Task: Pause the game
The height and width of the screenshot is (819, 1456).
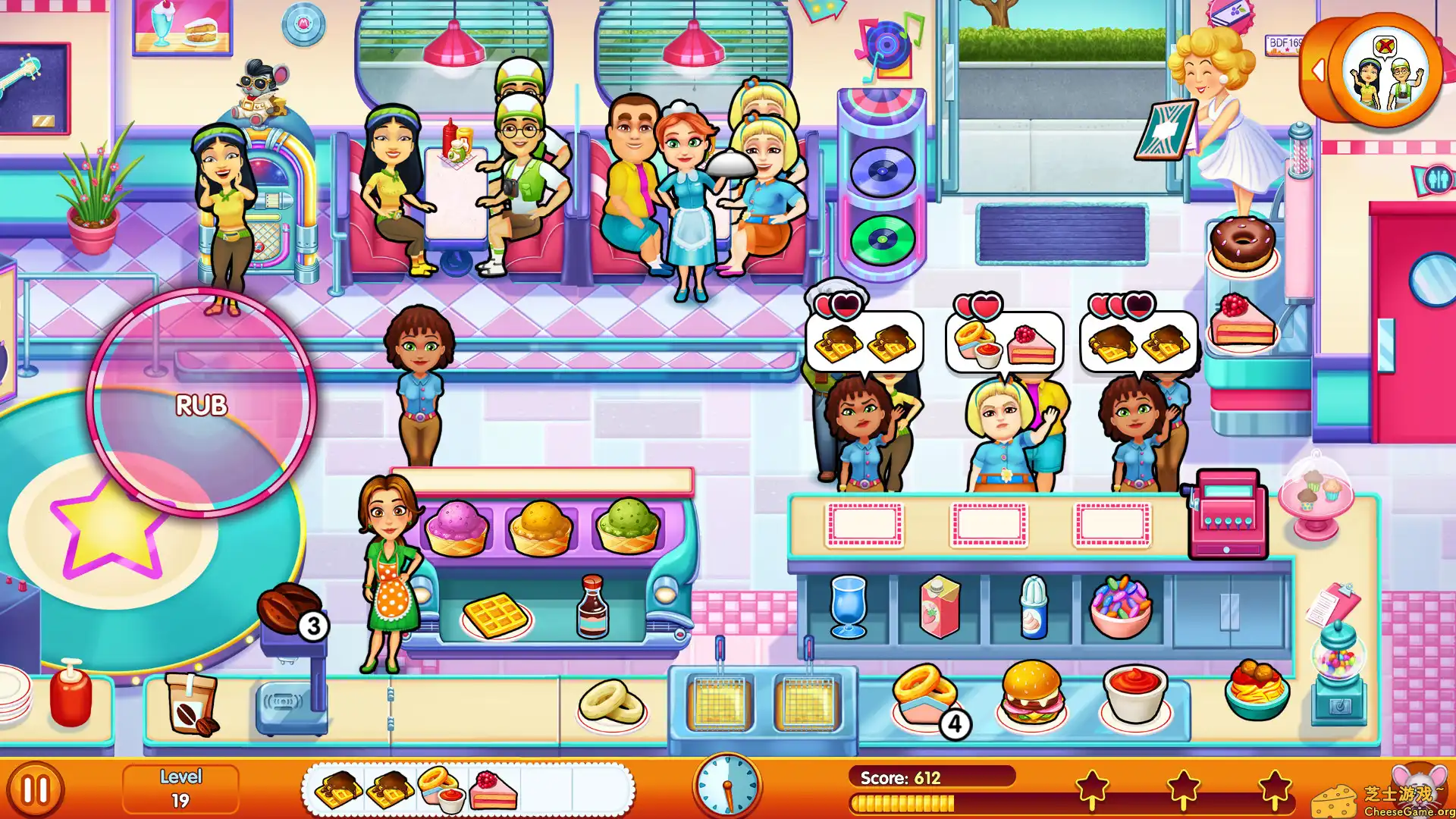Action: tap(36, 786)
